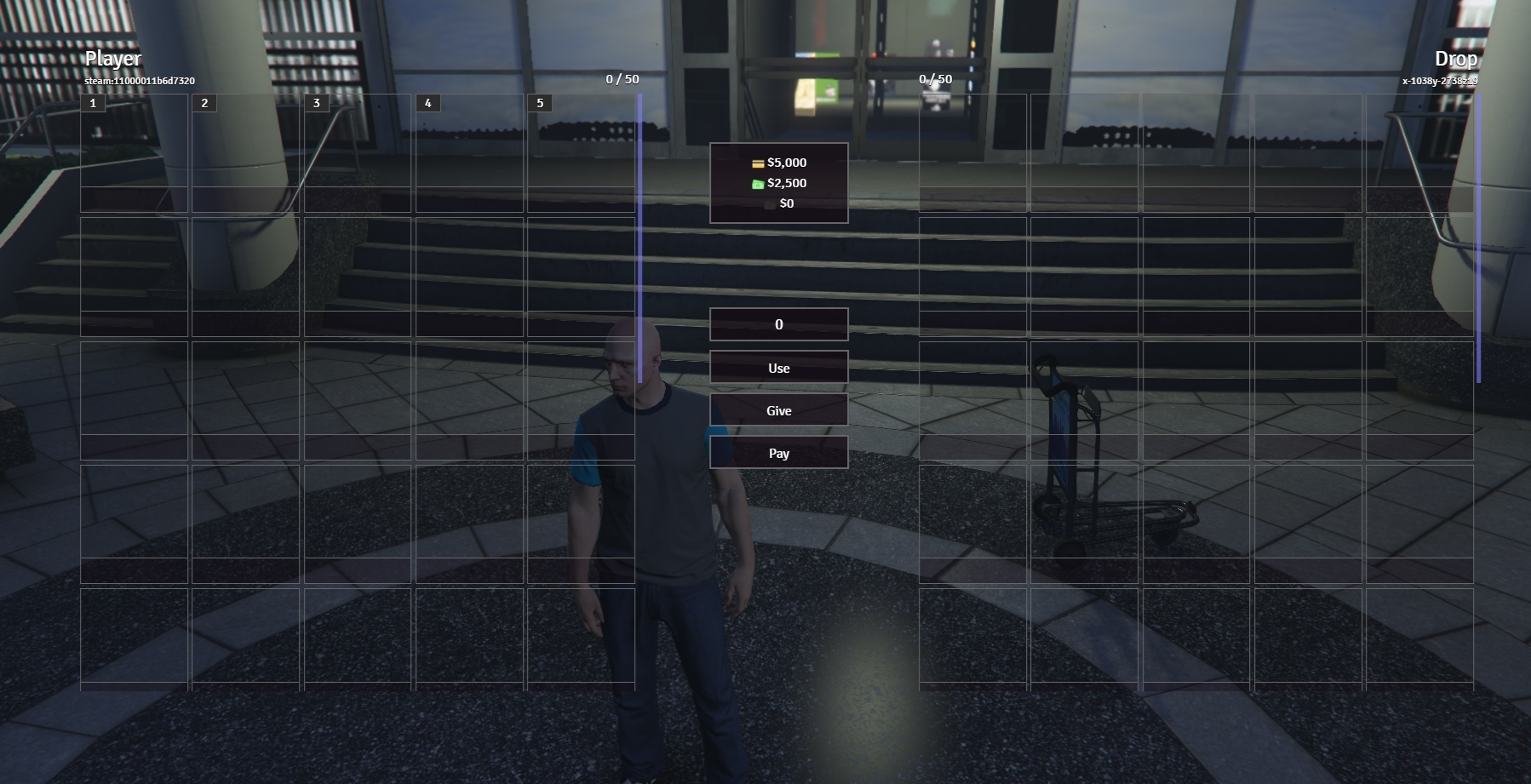Image resolution: width=1531 pixels, height=784 pixels.
Task: Click the $5,000 bank balance
Action: click(788, 162)
